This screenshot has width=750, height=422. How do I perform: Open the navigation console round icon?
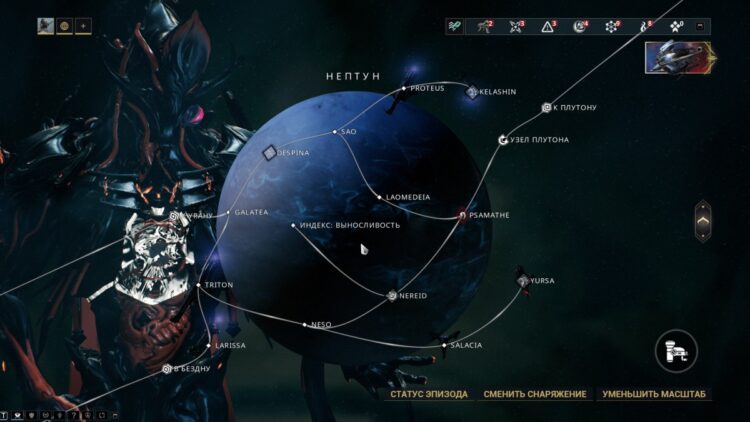[x=676, y=351]
